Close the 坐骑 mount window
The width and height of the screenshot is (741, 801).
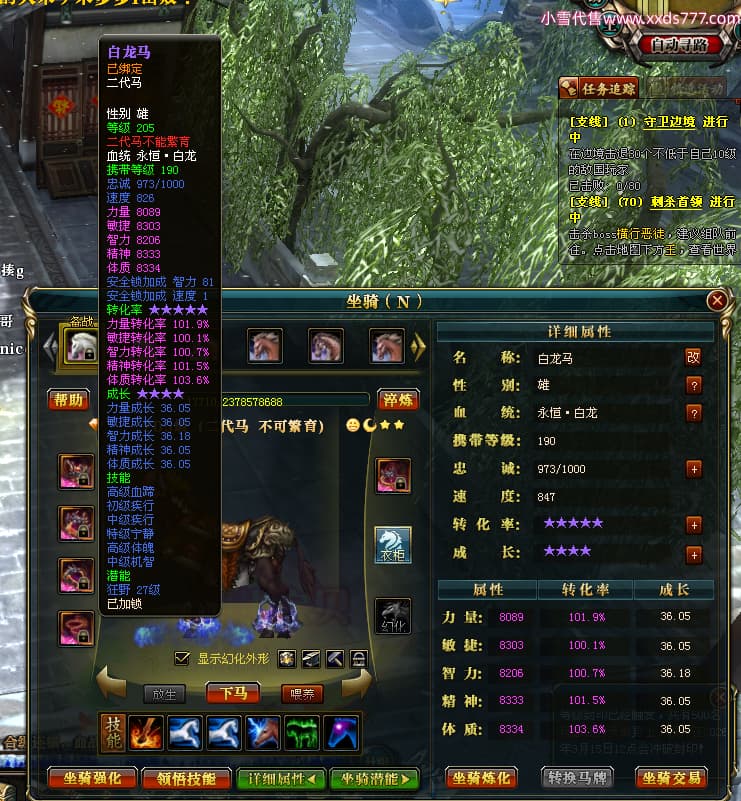click(x=716, y=300)
